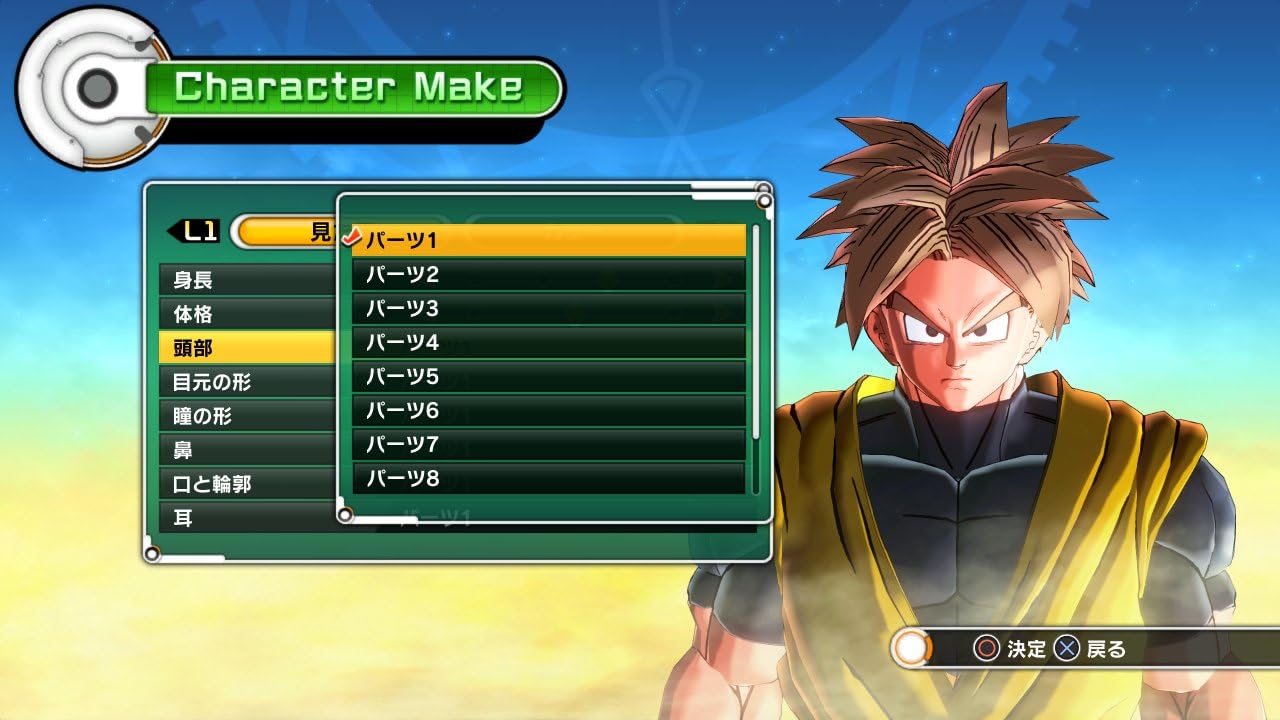This screenshot has width=1280, height=720.
Task: Select the パーツ4 entry
Action: [x=548, y=342]
